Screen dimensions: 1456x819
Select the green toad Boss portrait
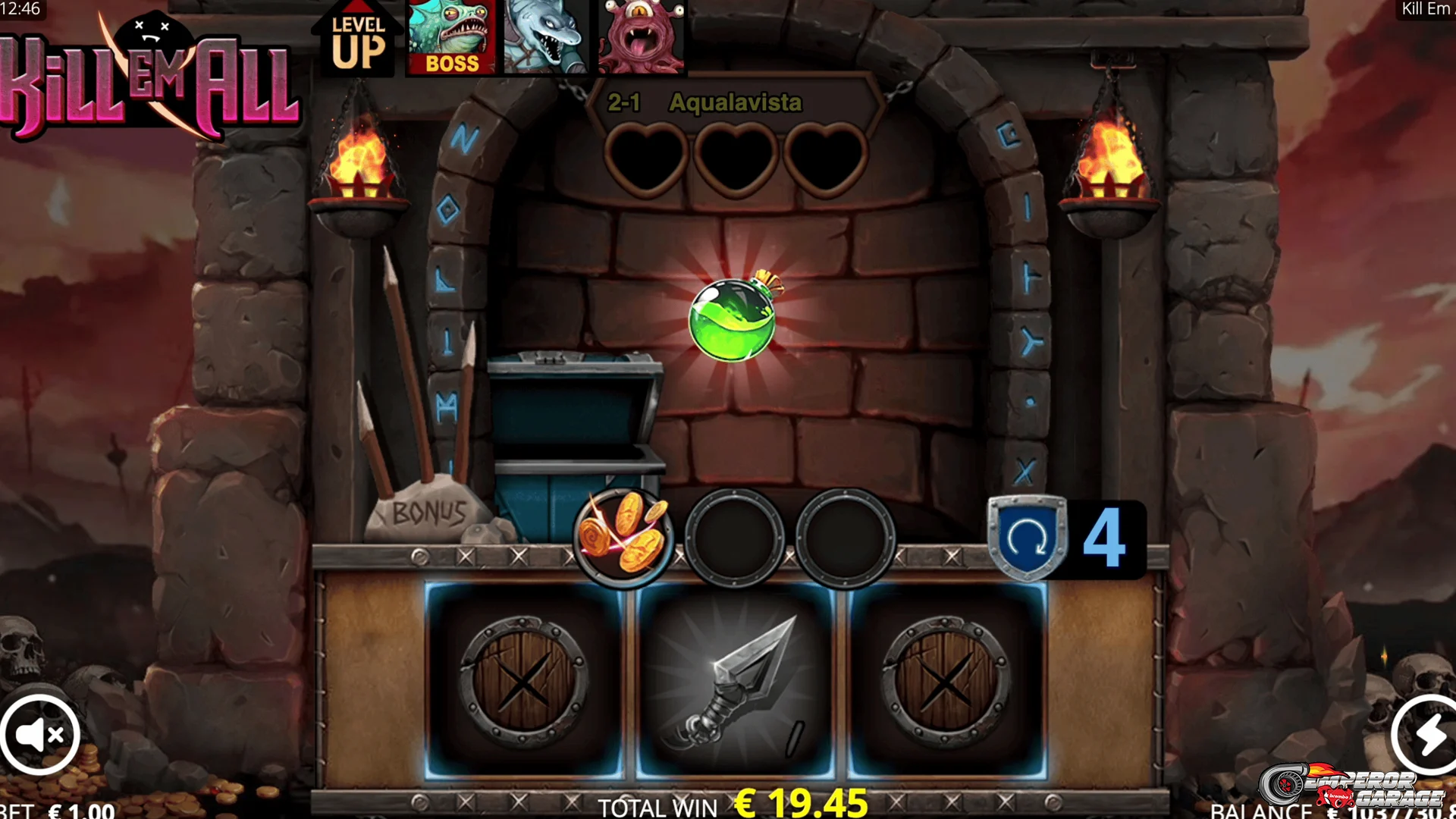pyautogui.click(x=451, y=36)
